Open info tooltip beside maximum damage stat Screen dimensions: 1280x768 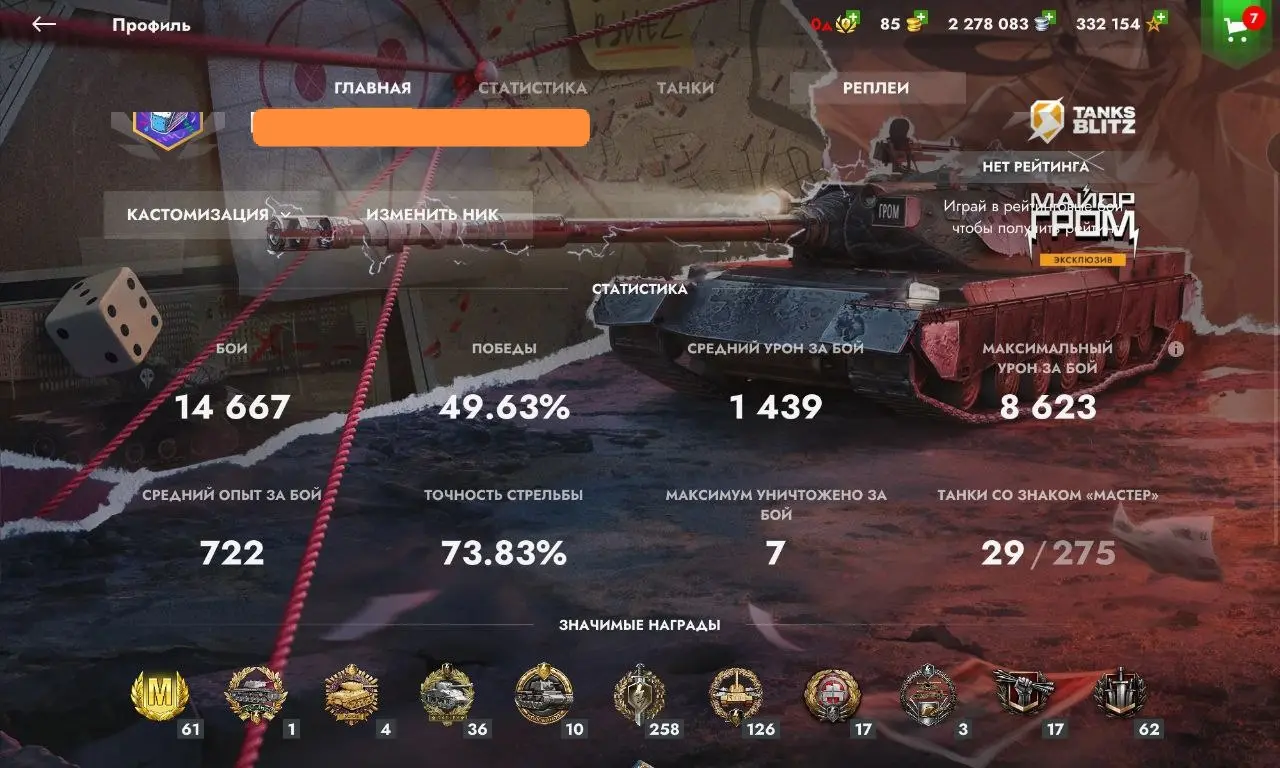pos(1177,349)
